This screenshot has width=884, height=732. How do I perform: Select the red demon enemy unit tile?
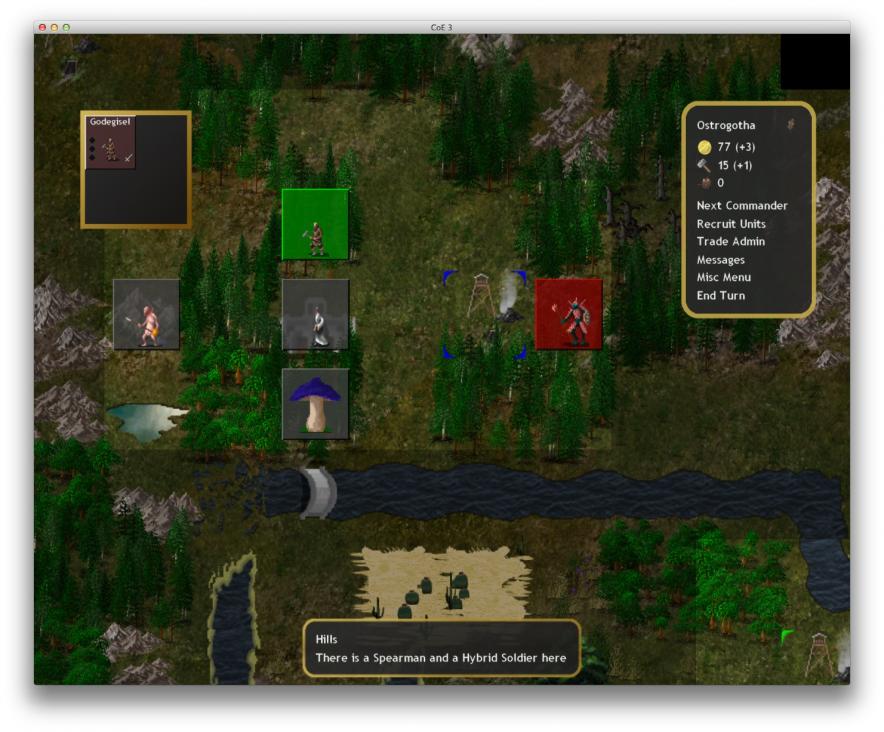(x=568, y=314)
